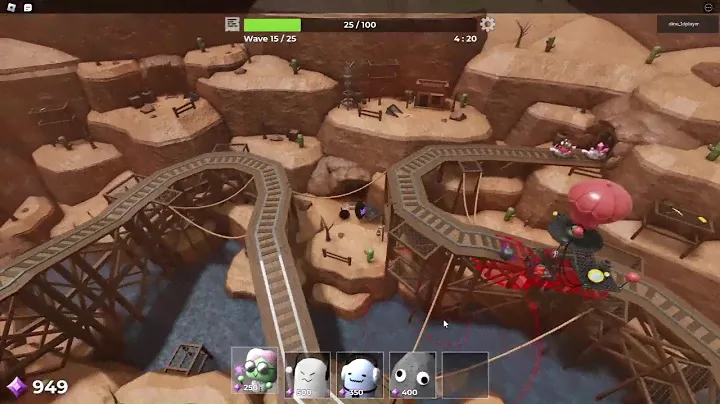The image size is (720, 404).
Task: Select the green brain-haired tower costing 250
Action: (255, 370)
